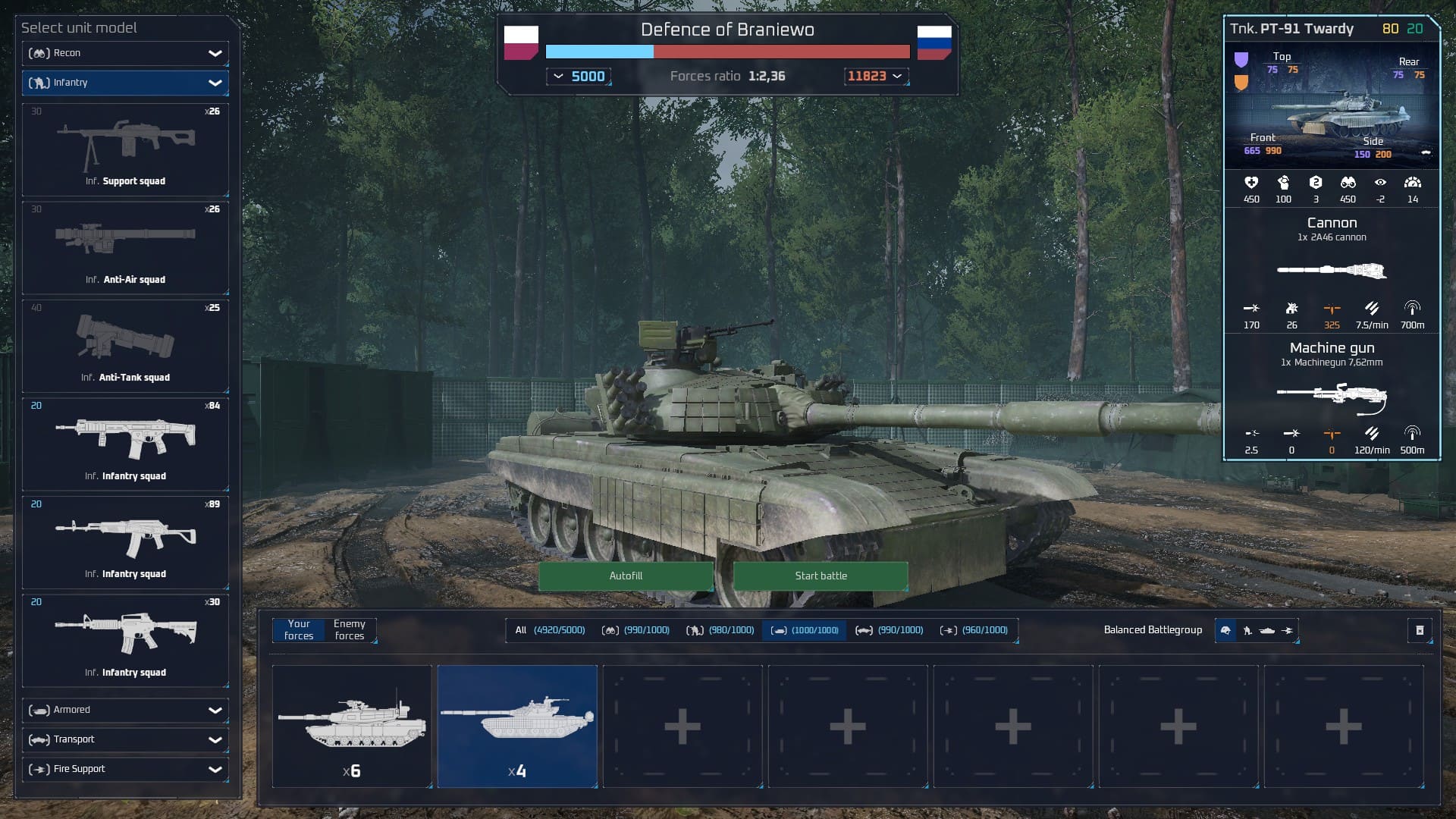1456x819 pixels.
Task: Pick the Anti-Tank squad card
Action: point(125,346)
